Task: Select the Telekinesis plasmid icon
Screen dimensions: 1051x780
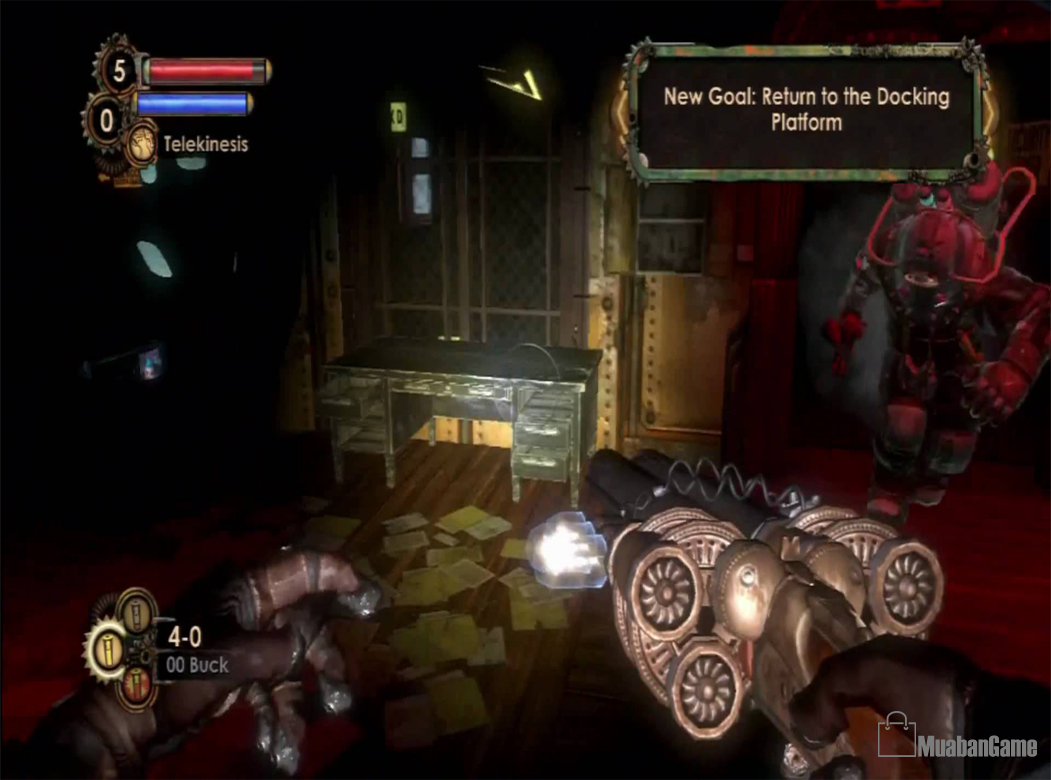Action: coord(141,142)
